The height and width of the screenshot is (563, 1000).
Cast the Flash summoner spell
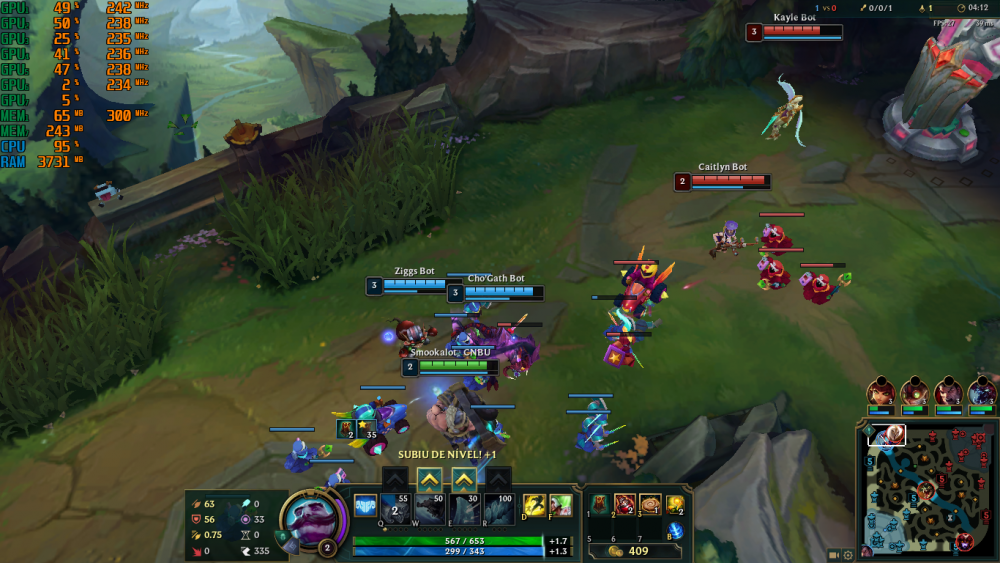pyautogui.click(x=533, y=505)
